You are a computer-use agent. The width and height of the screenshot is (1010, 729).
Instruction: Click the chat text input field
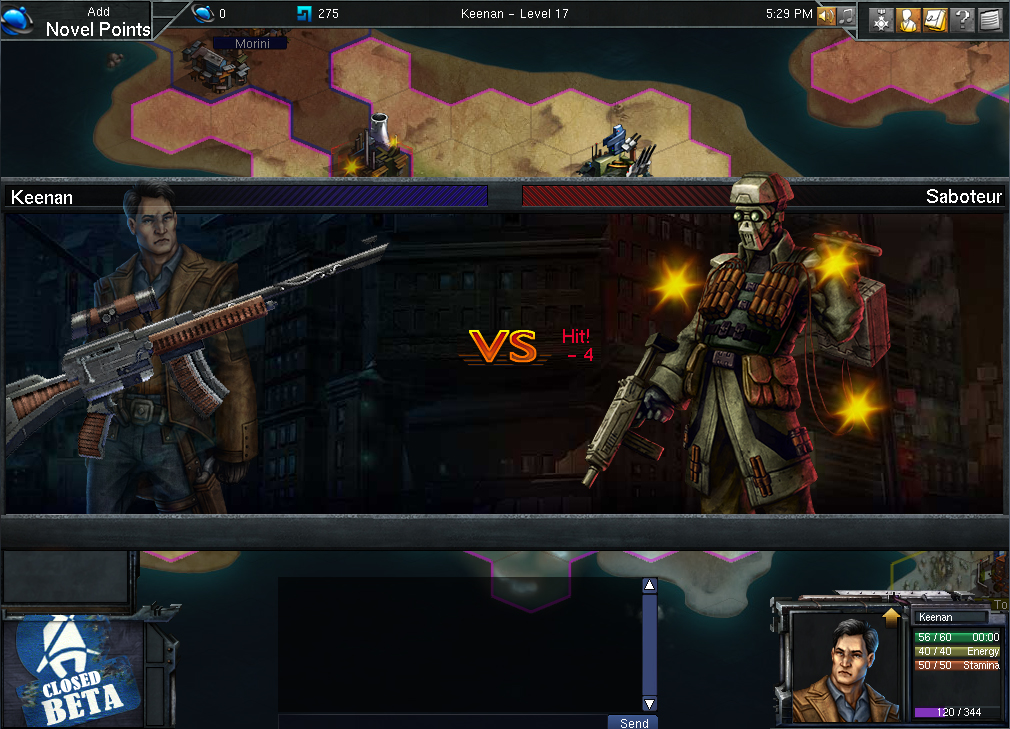click(x=442, y=722)
